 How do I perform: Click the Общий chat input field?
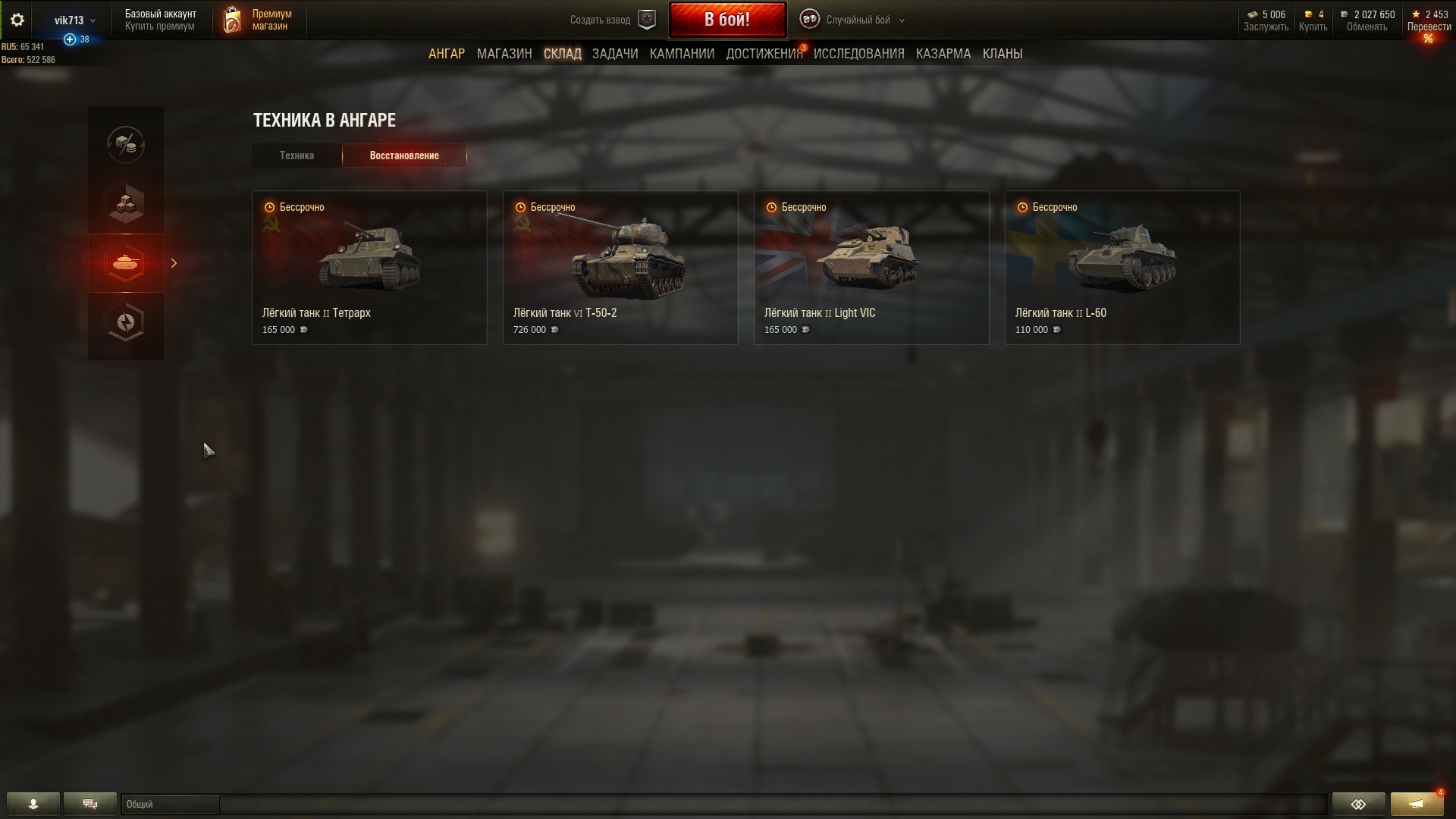coord(171,804)
